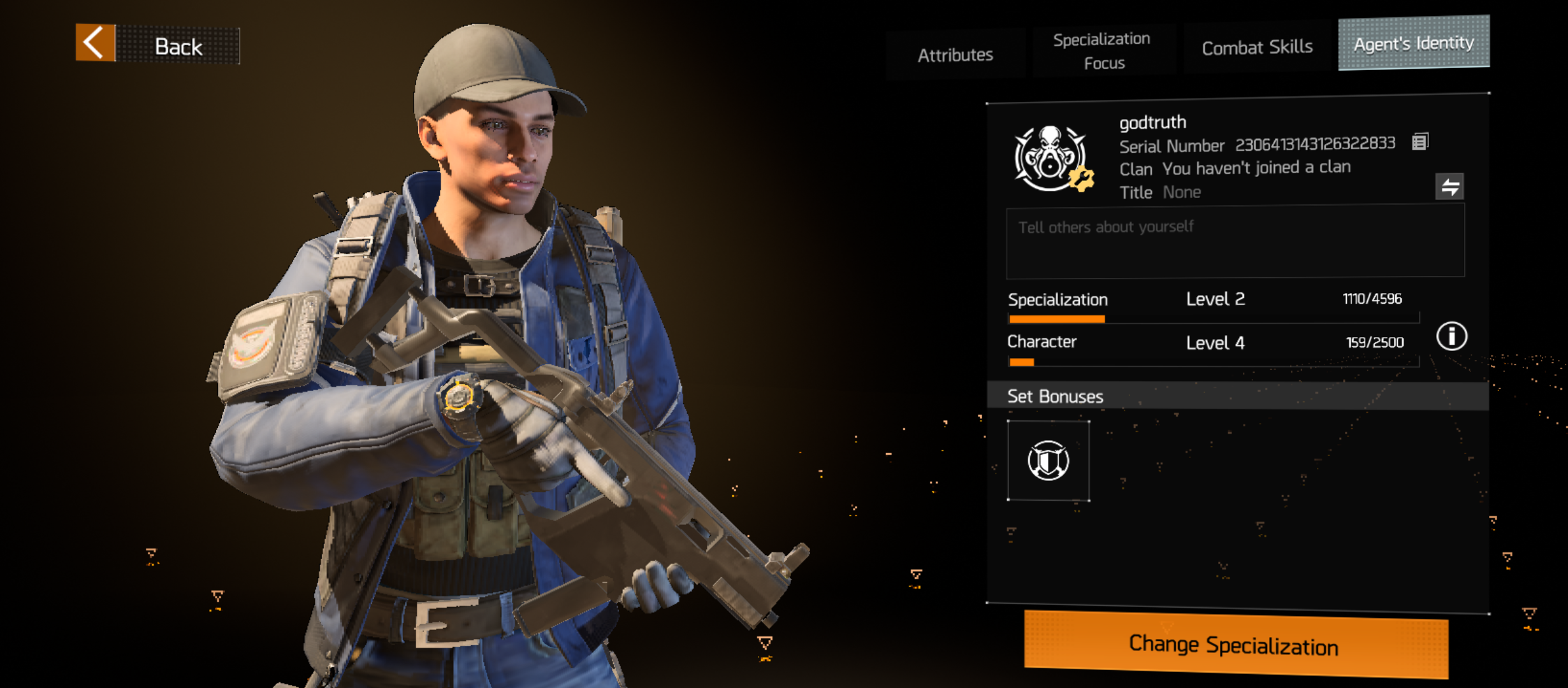Switch to the Attributes tab
This screenshot has width=1568, height=688.
pyautogui.click(x=955, y=55)
